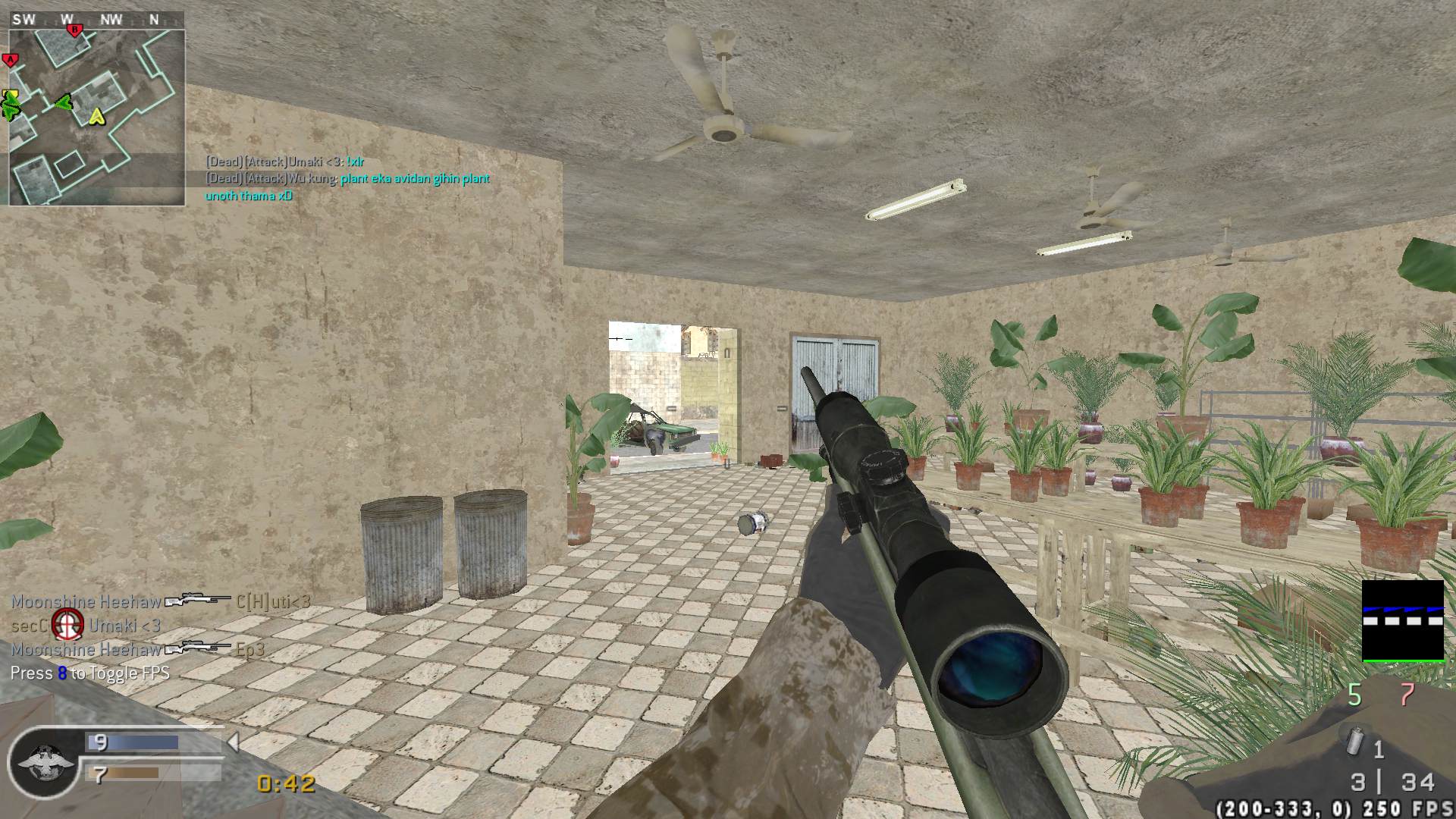
Task: Select the grenade icon near ammo count
Action: pos(1356,742)
